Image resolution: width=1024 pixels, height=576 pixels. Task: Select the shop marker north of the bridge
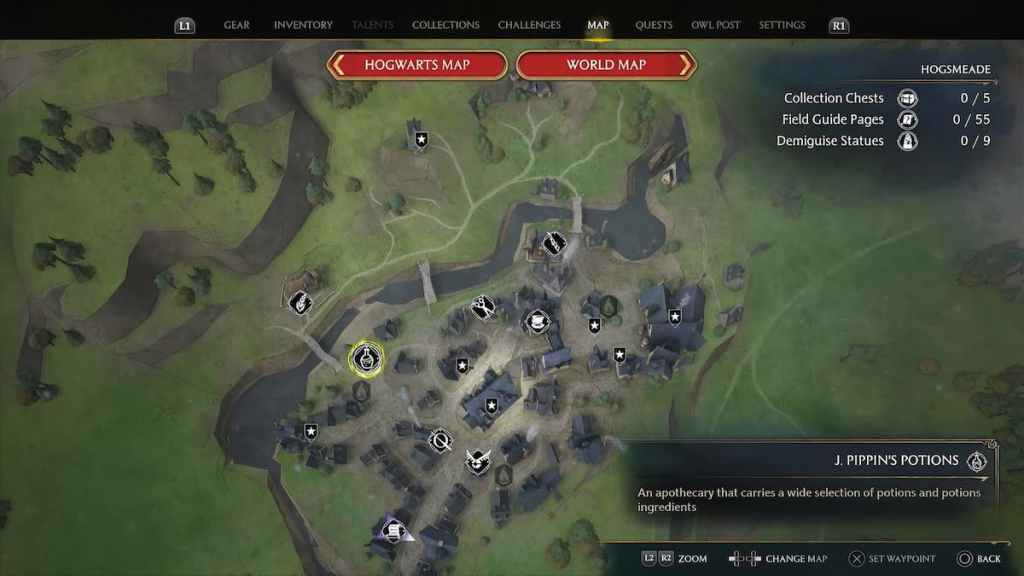coord(553,243)
